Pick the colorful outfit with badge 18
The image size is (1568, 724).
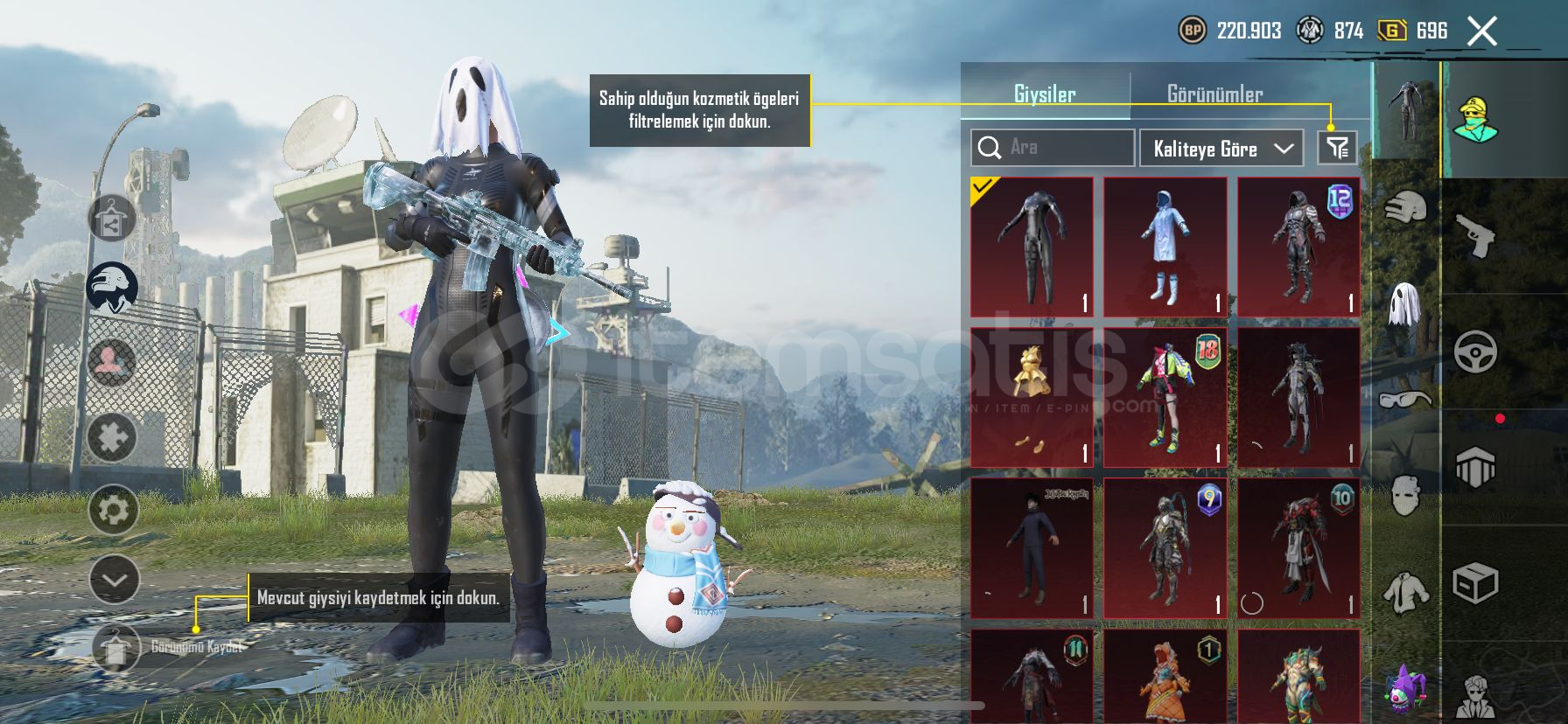coord(1165,397)
